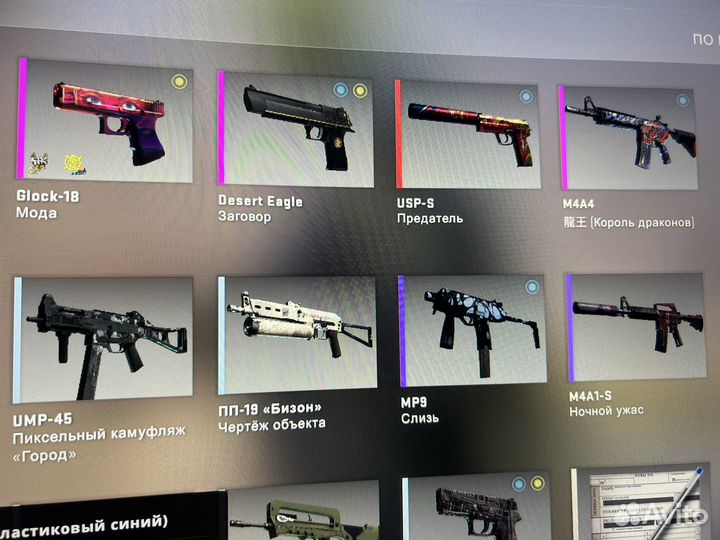Open the Desert Eagle Заговор item

pos(296,130)
